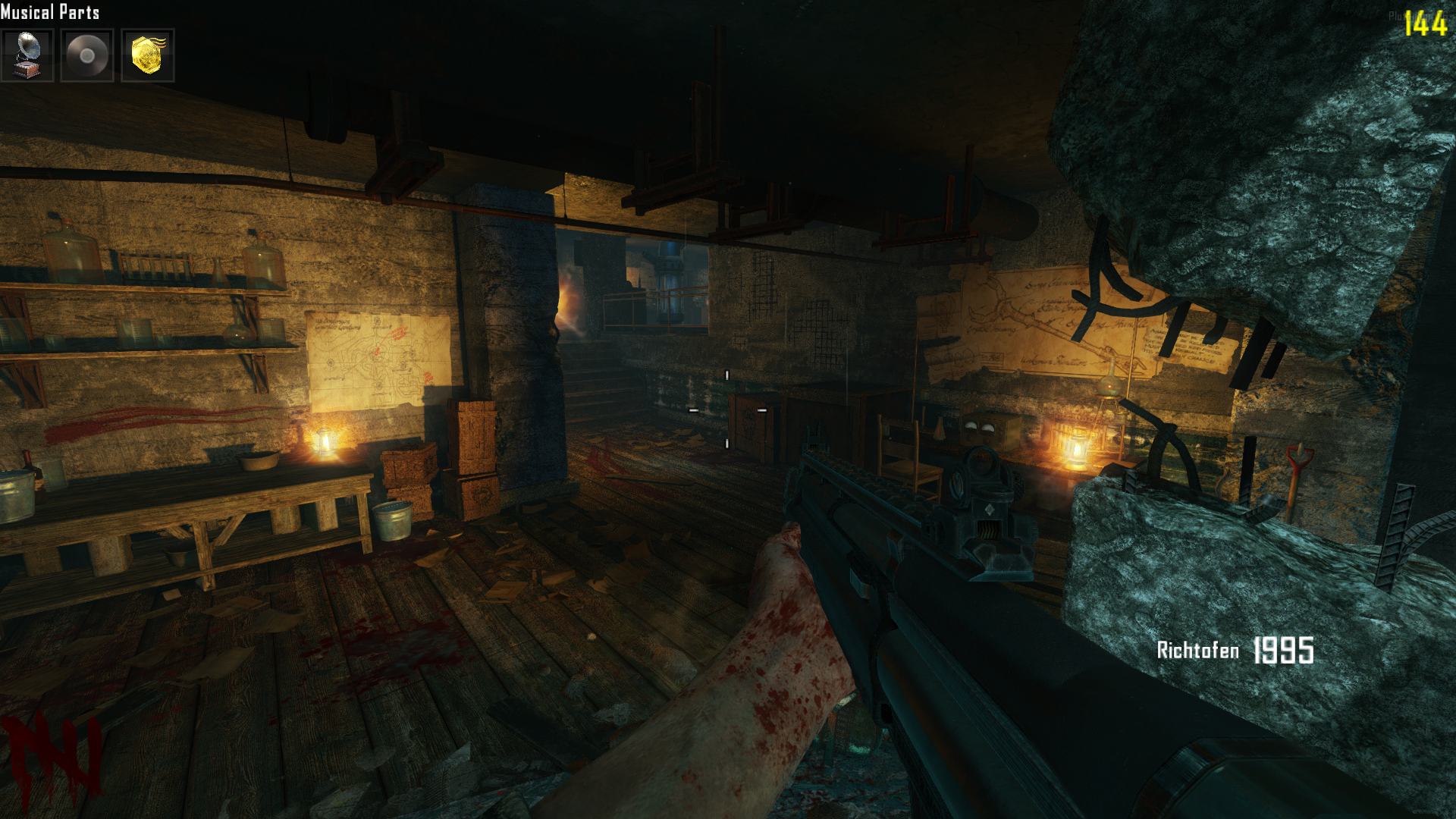Click the vinyl record part icon
The width and height of the screenshot is (1456, 819).
click(87, 55)
